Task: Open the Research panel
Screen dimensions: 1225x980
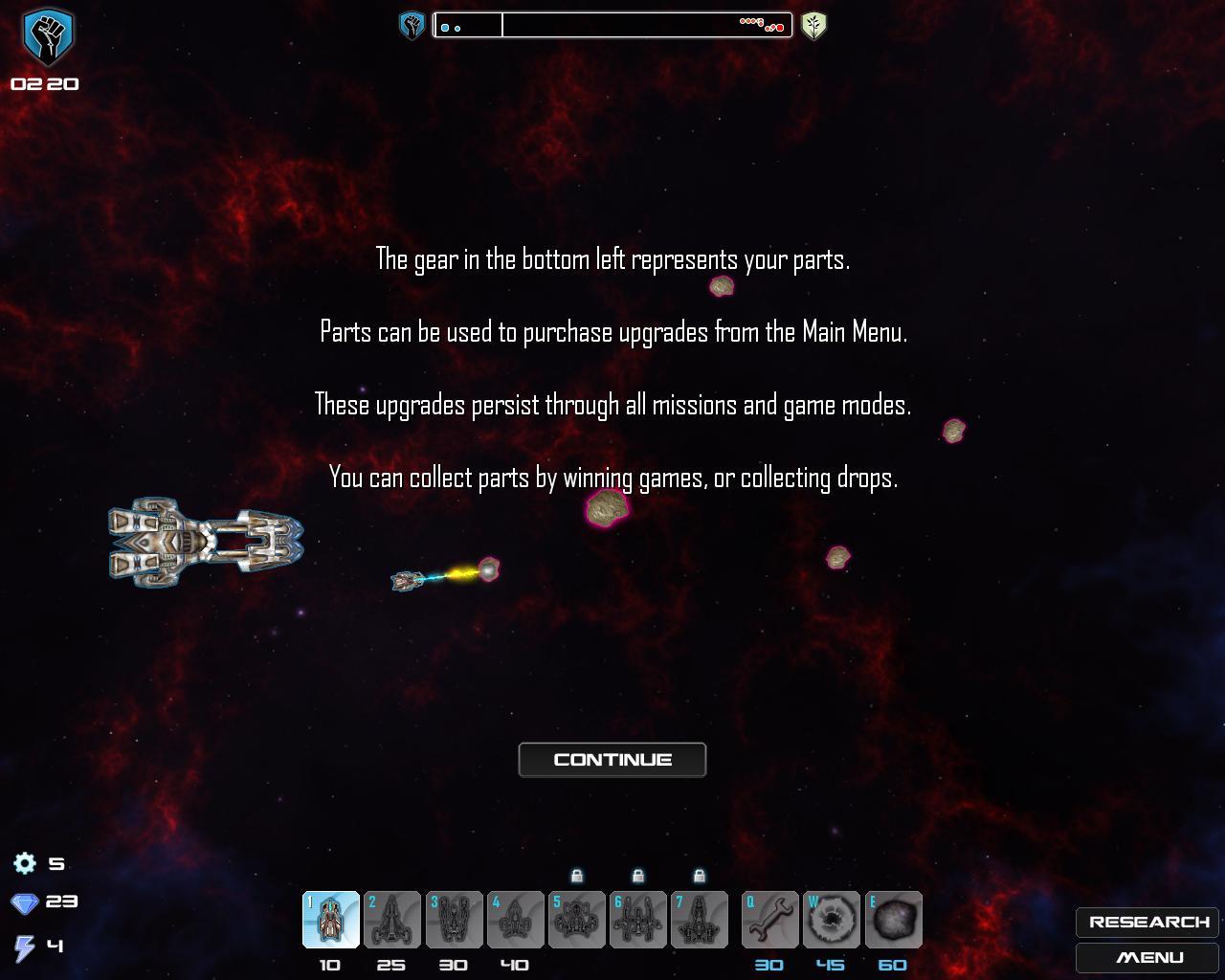Action: pos(1147,922)
